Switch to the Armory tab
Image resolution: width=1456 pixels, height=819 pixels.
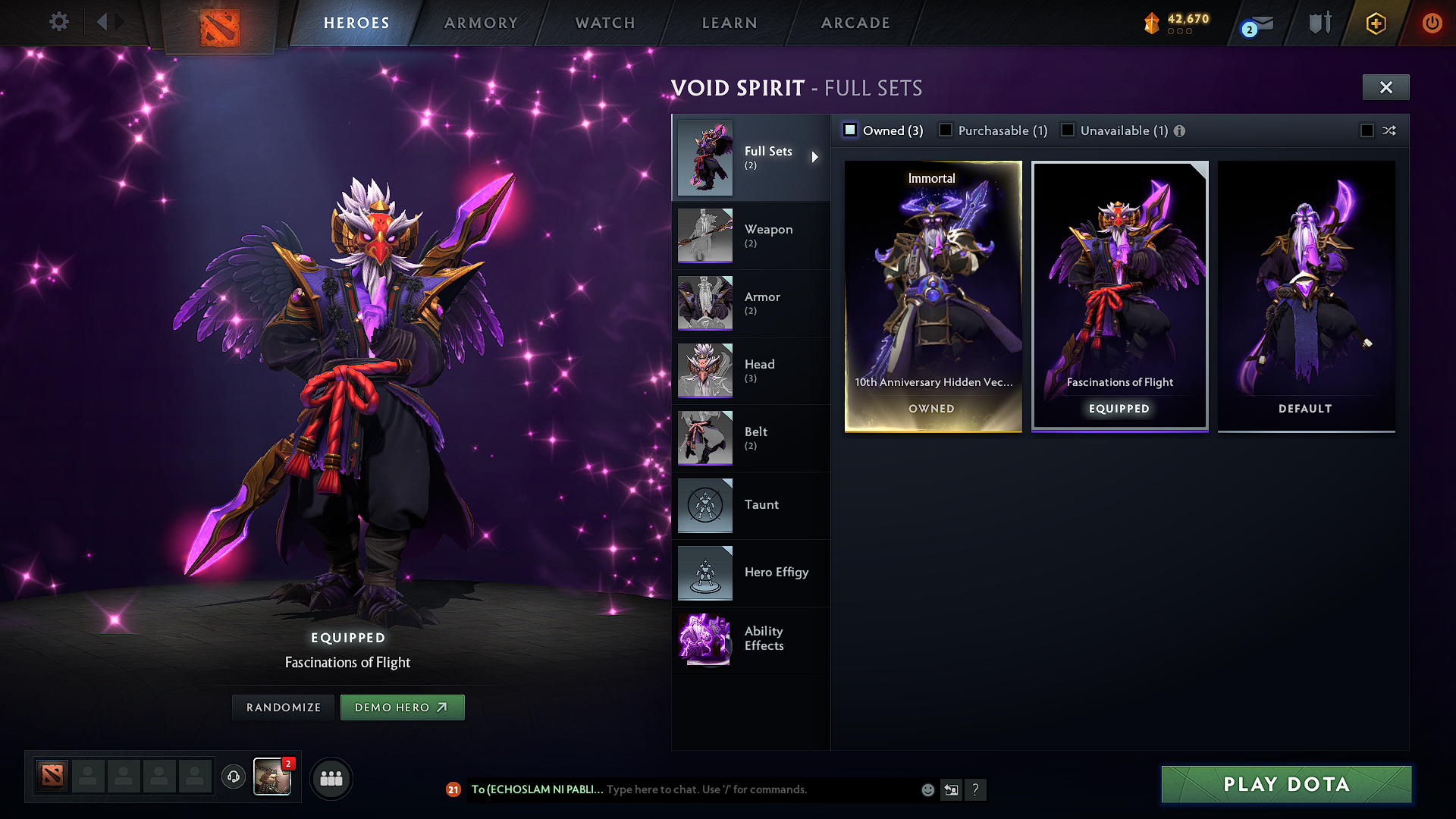point(481,23)
